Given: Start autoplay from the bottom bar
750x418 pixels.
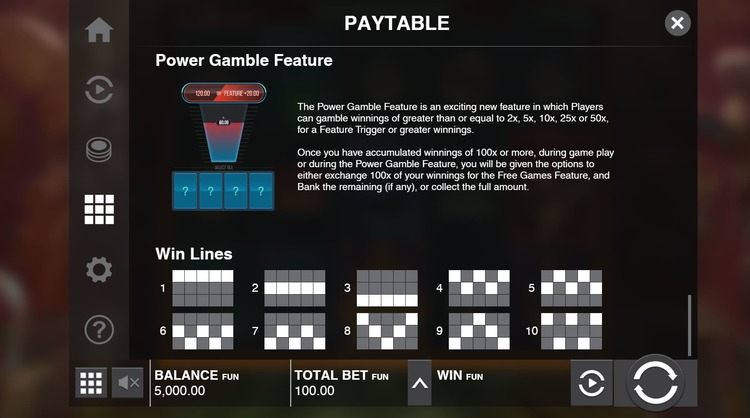Looking at the screenshot, I should coord(591,383).
